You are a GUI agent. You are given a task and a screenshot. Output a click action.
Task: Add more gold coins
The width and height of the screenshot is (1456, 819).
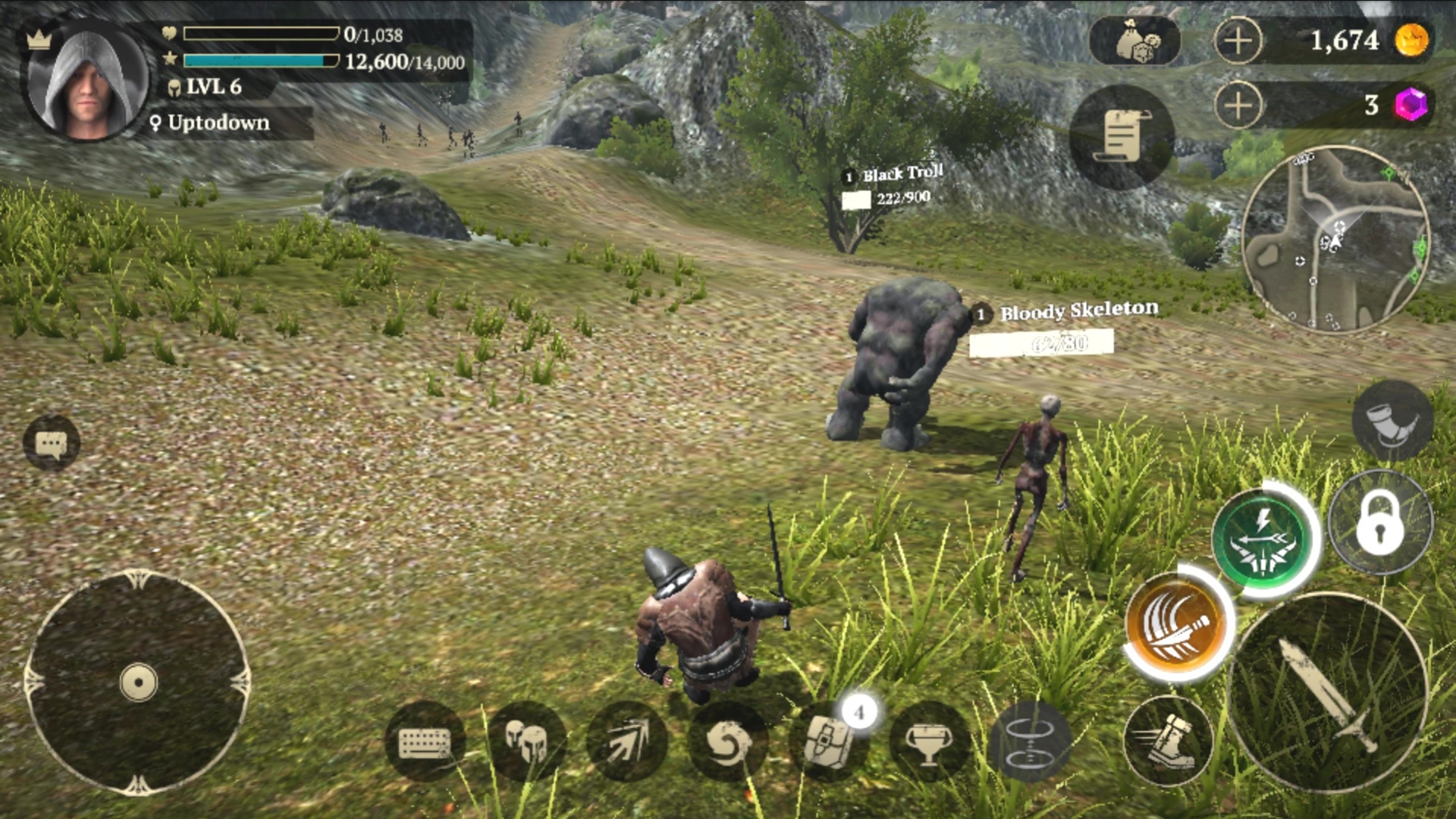(1238, 40)
